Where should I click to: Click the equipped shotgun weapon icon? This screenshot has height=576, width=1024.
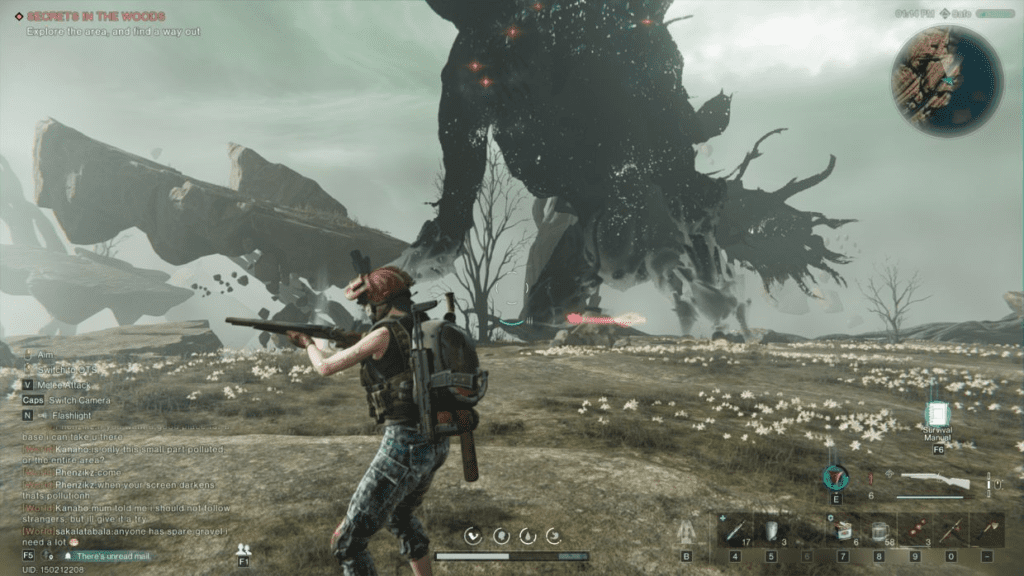(x=934, y=482)
